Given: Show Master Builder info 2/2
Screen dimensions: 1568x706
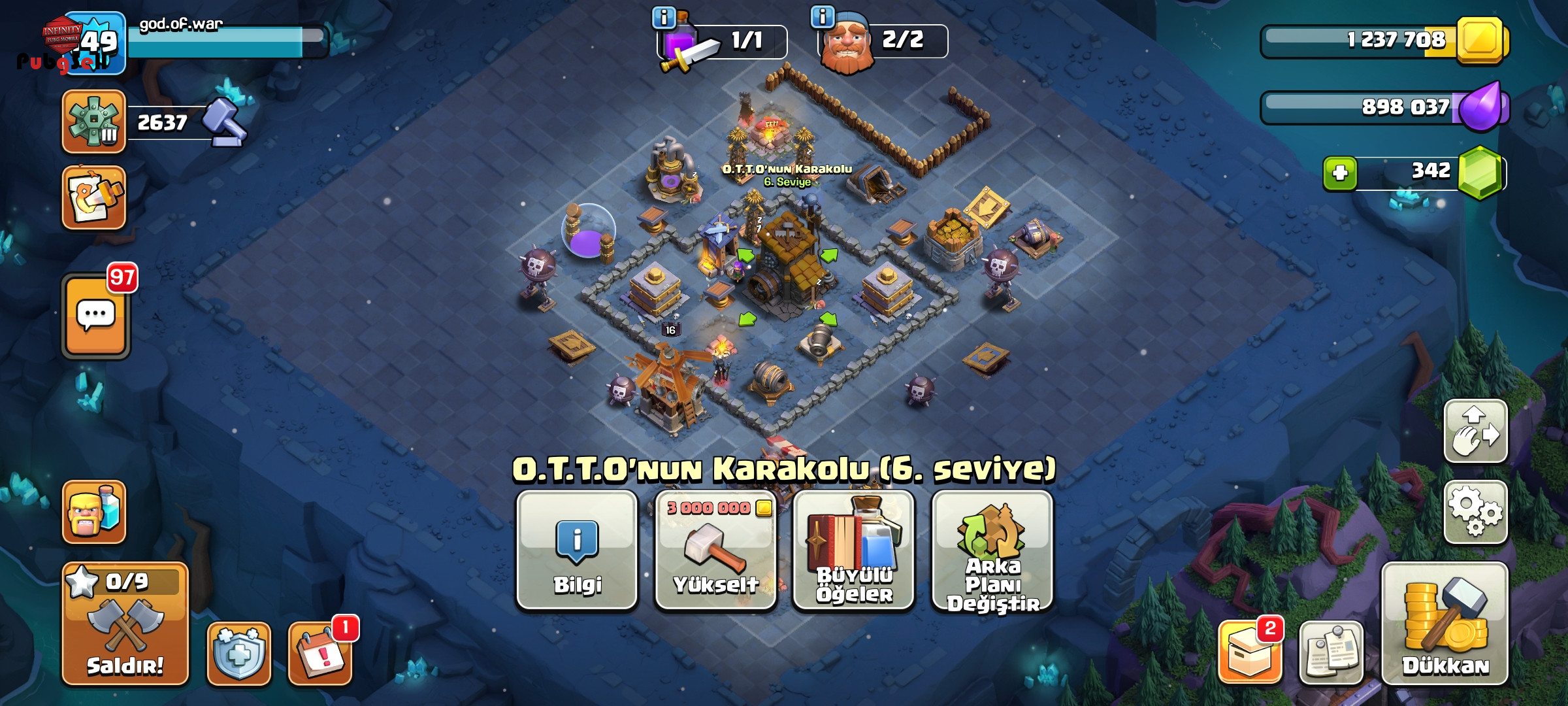Looking at the screenshot, I should (822, 17).
